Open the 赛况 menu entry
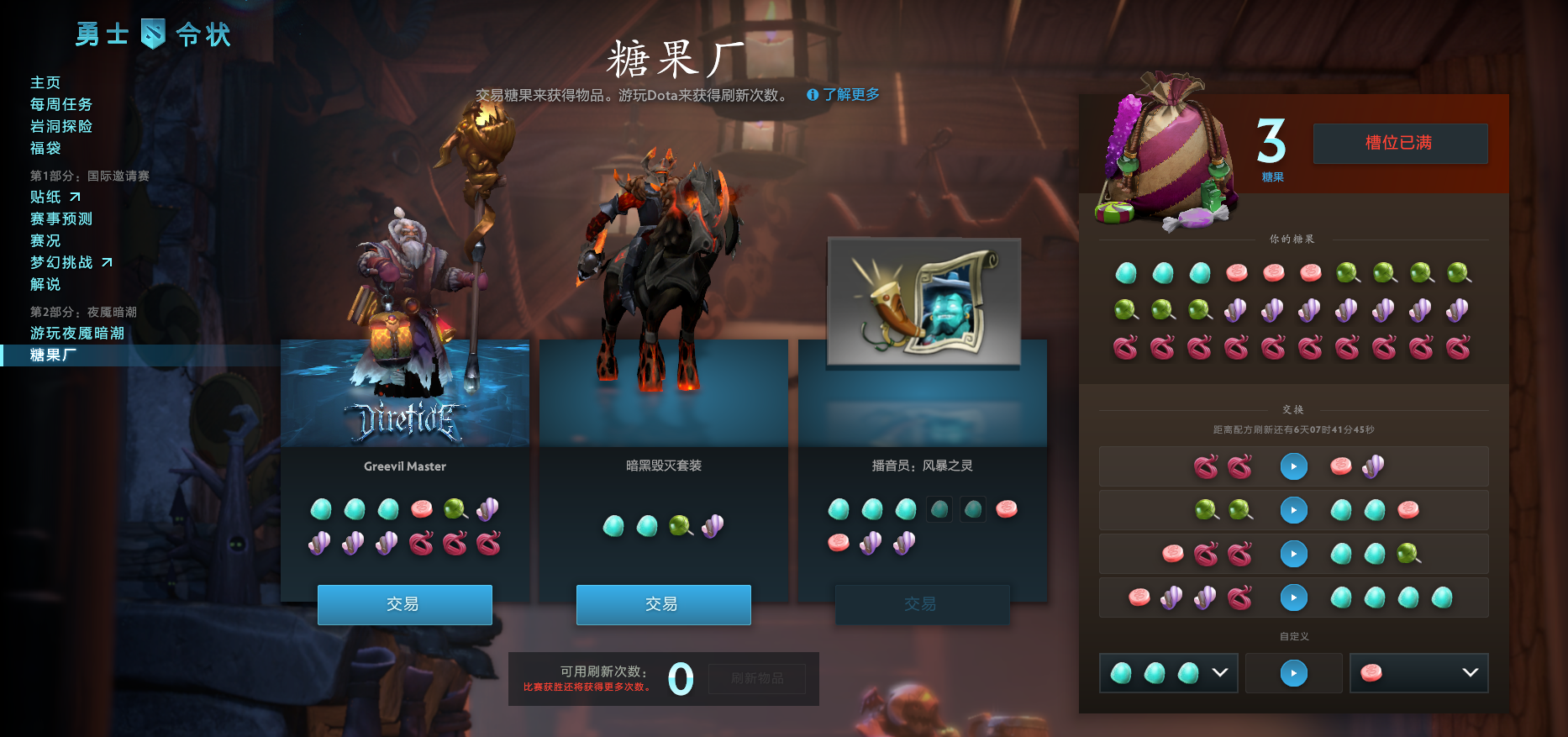Viewport: 1568px width, 737px height. (45, 240)
